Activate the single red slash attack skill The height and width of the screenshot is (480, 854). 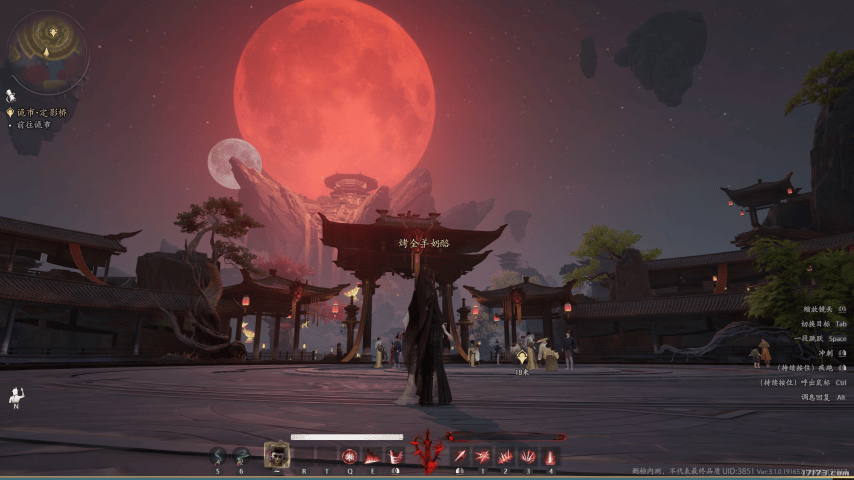click(460, 456)
